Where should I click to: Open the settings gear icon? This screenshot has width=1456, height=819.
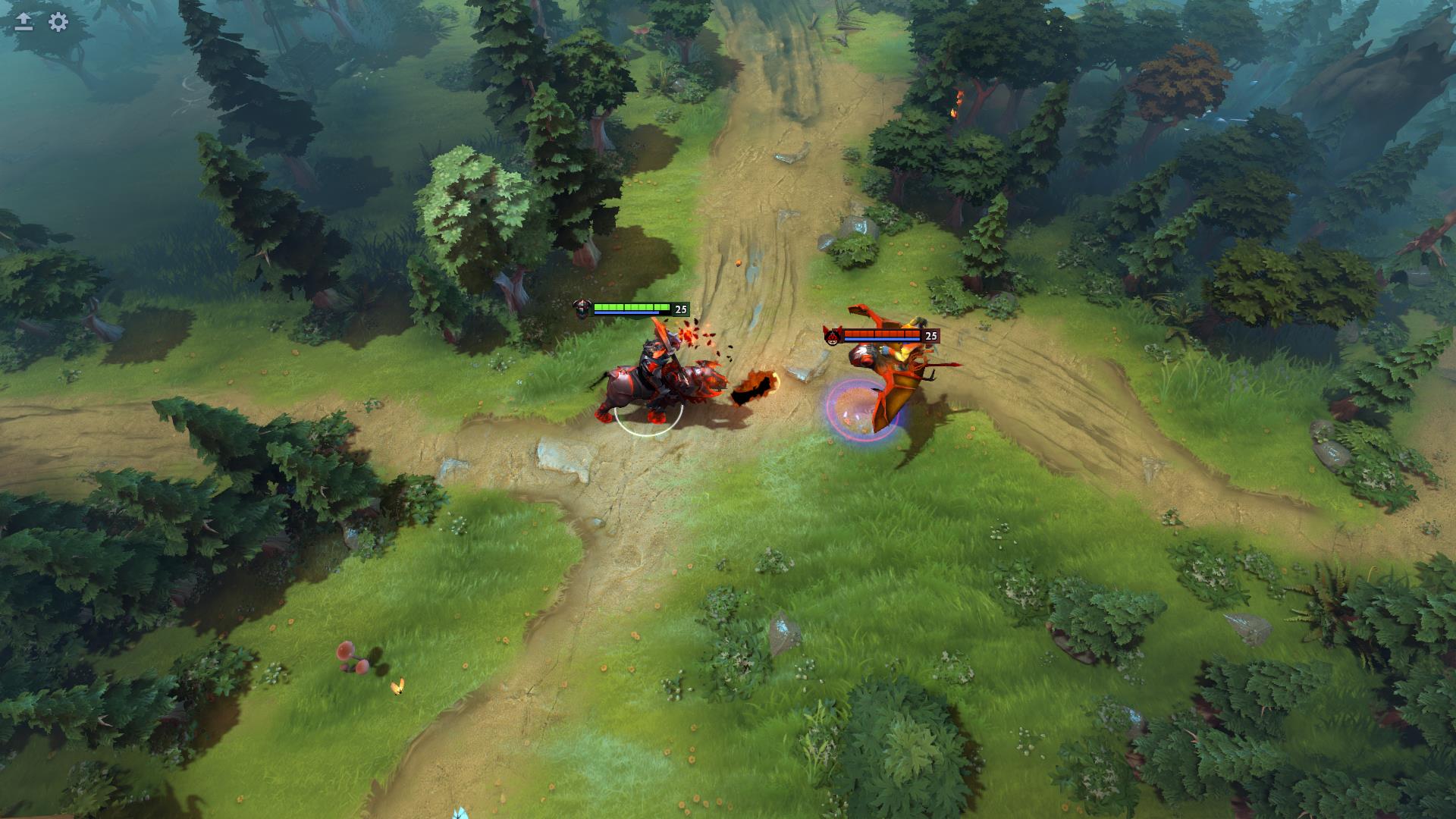pyautogui.click(x=58, y=22)
